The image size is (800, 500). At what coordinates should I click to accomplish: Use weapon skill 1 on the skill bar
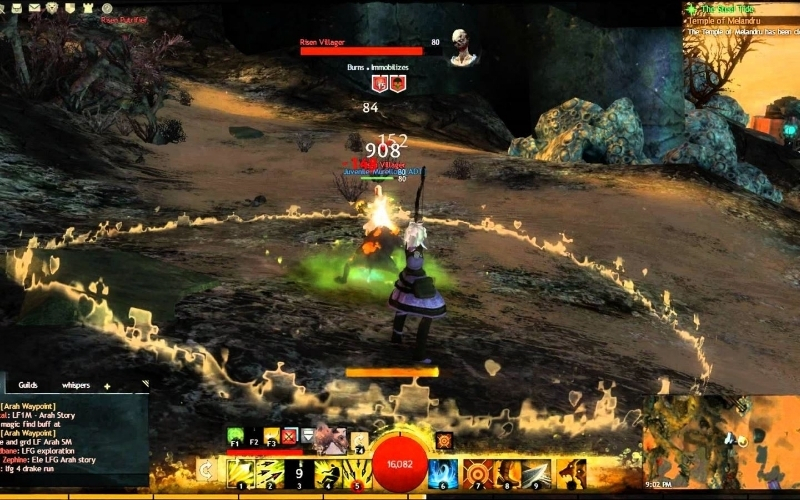pyautogui.click(x=241, y=472)
